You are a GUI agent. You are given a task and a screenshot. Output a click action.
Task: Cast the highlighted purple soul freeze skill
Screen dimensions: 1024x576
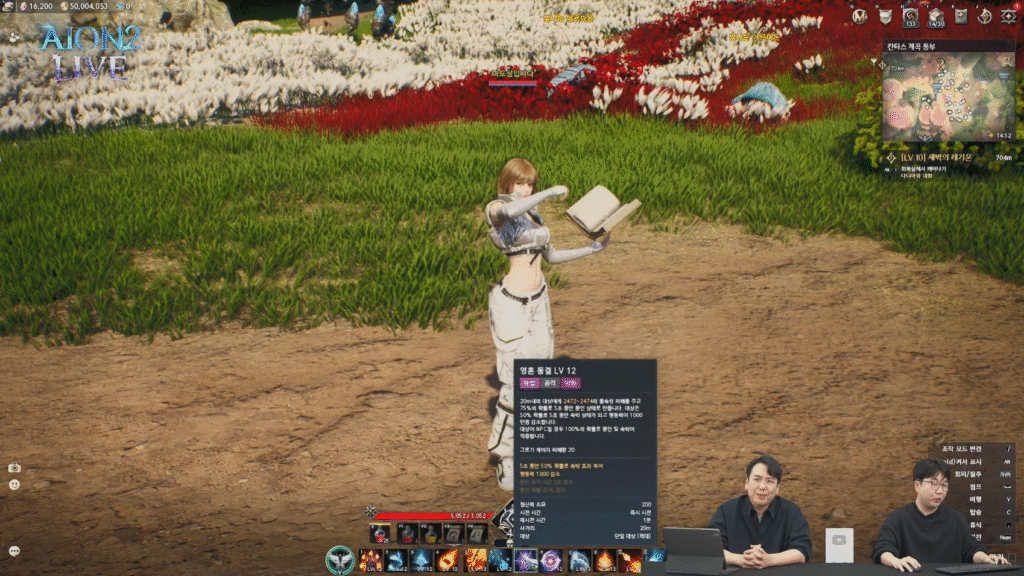point(526,560)
